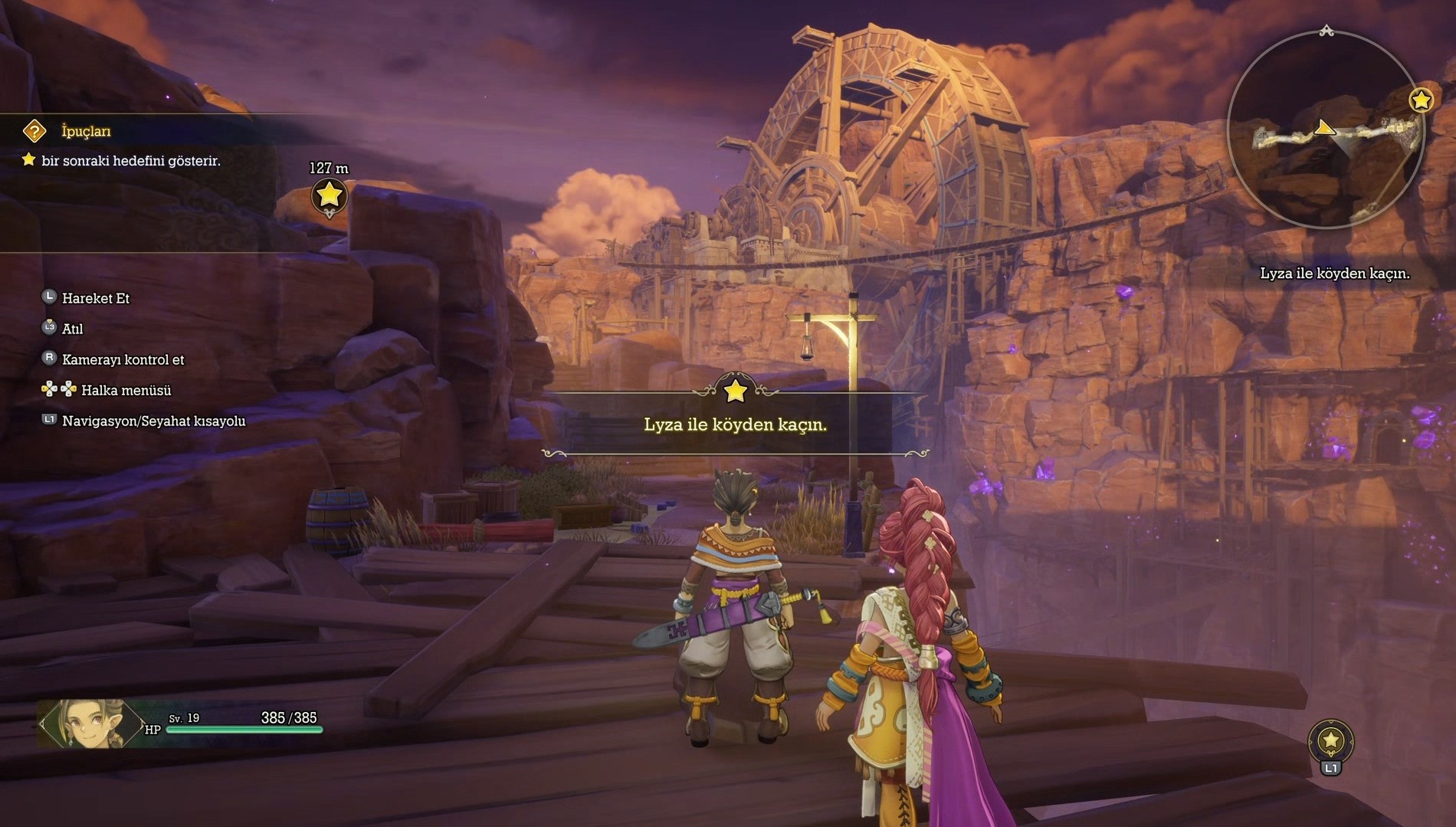The width and height of the screenshot is (1456, 827).
Task: Click the north compass marker on minimap
Action: tap(1326, 31)
